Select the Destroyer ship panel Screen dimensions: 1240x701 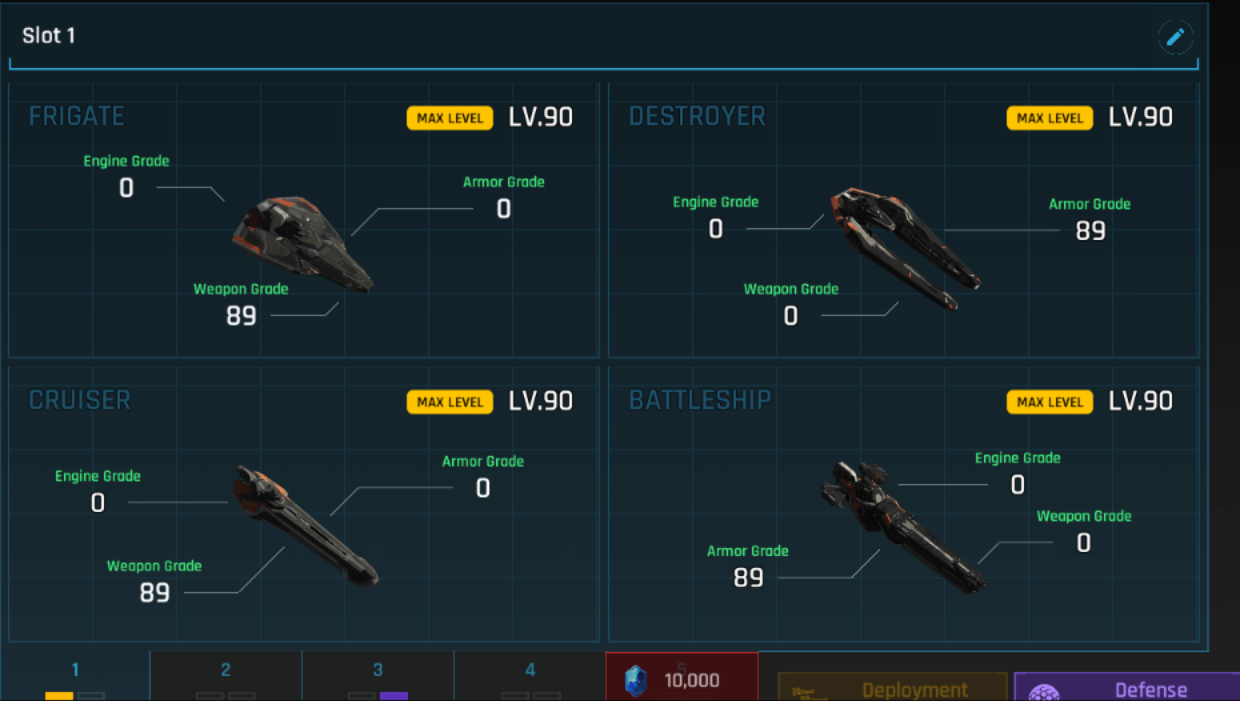(x=903, y=220)
